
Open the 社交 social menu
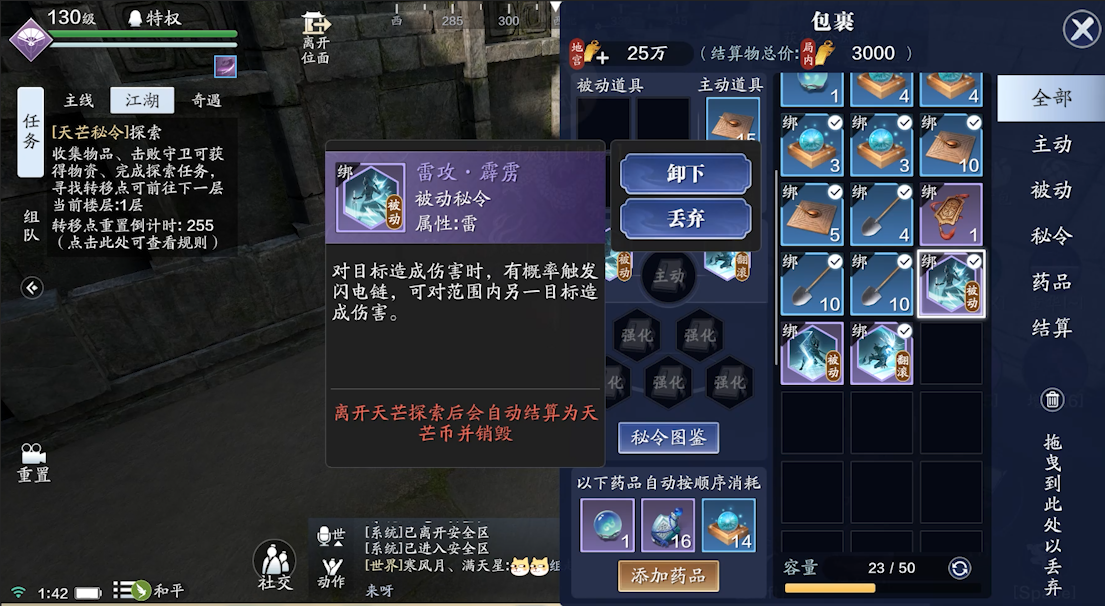point(274,565)
